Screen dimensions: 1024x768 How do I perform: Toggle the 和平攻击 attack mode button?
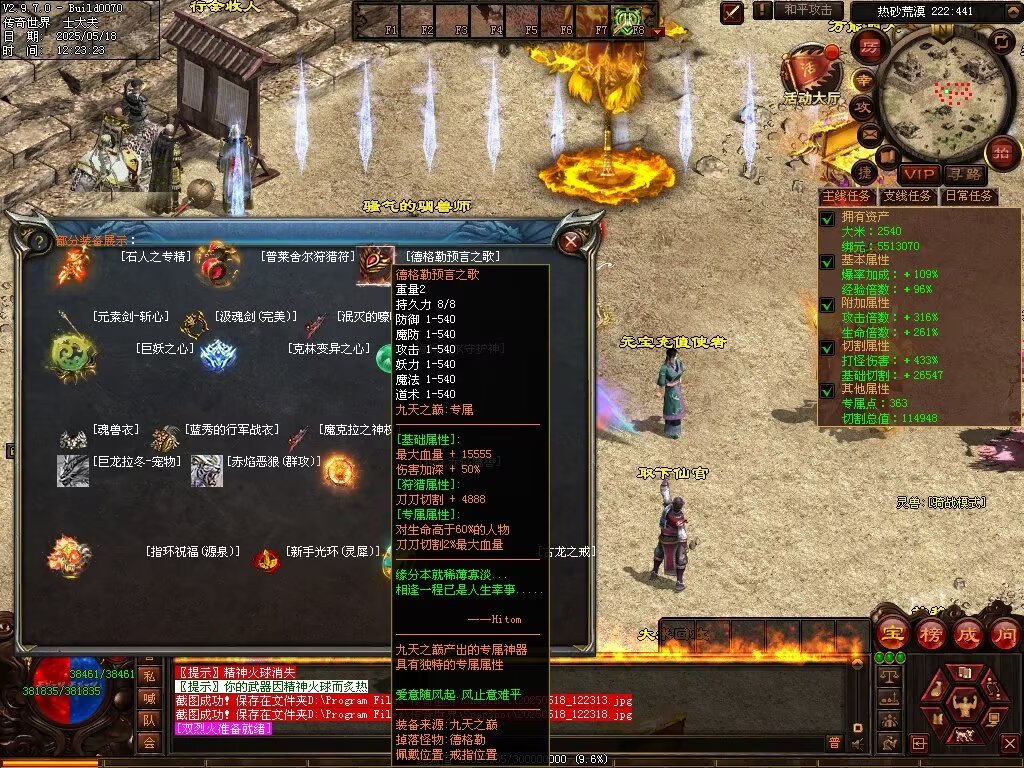[x=808, y=10]
